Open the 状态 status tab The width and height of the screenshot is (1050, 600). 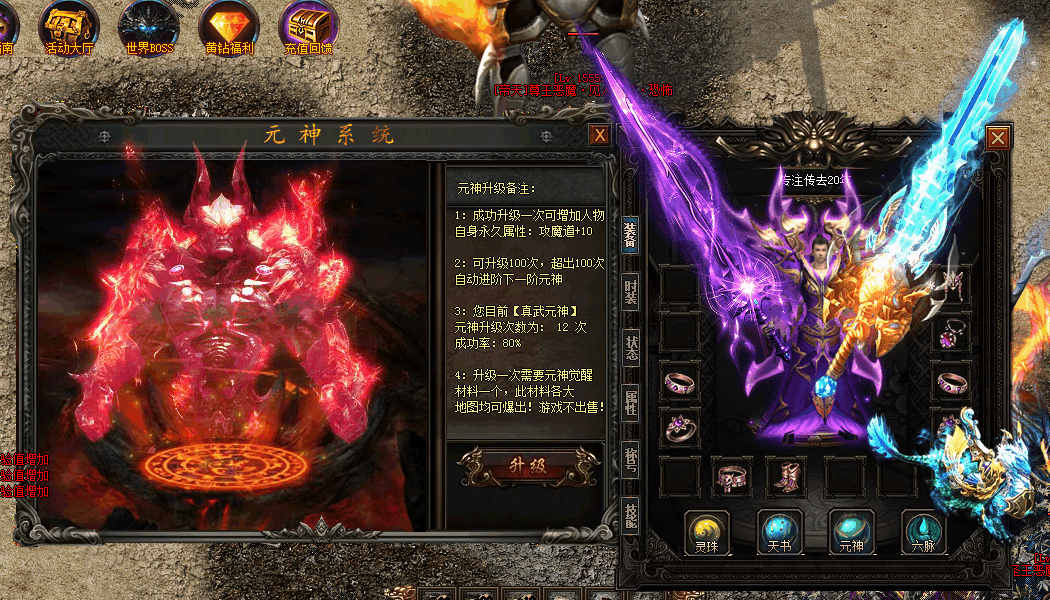tap(630, 347)
